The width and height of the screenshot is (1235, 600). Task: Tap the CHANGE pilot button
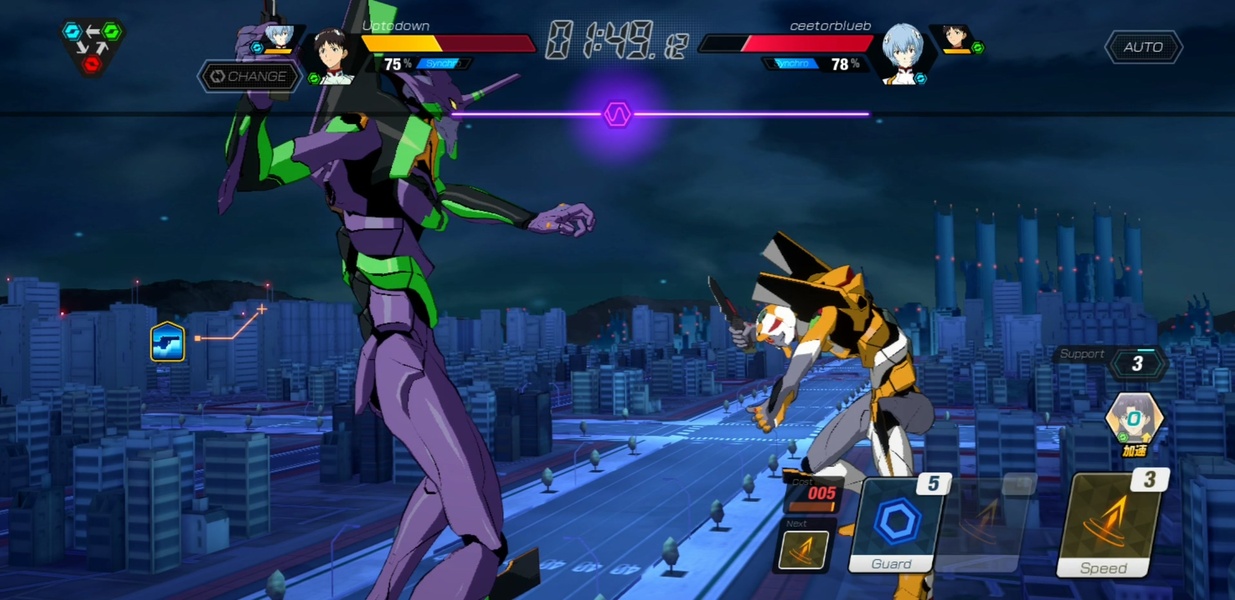(x=249, y=76)
